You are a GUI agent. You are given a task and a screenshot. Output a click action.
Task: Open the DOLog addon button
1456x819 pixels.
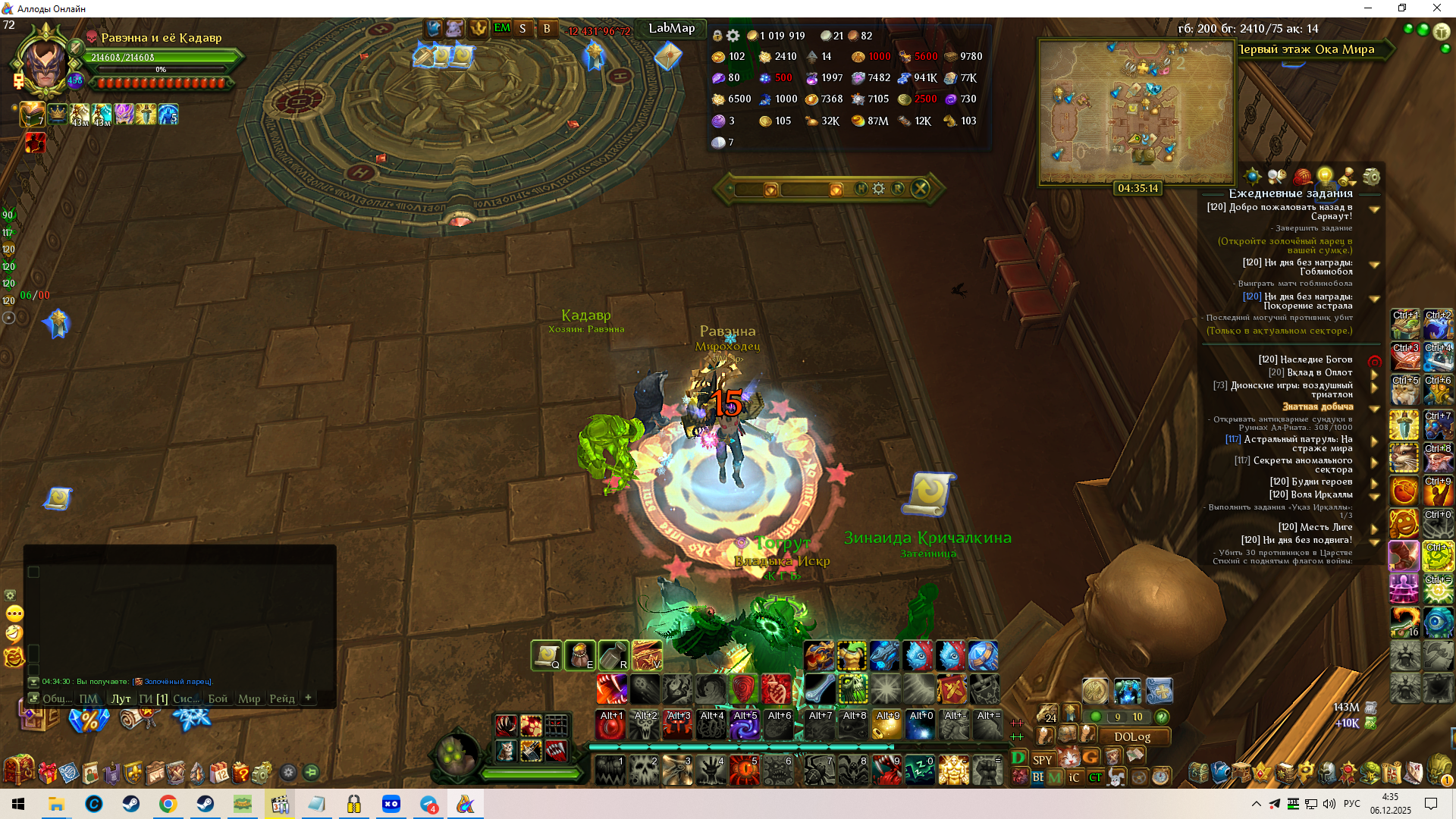(1132, 737)
